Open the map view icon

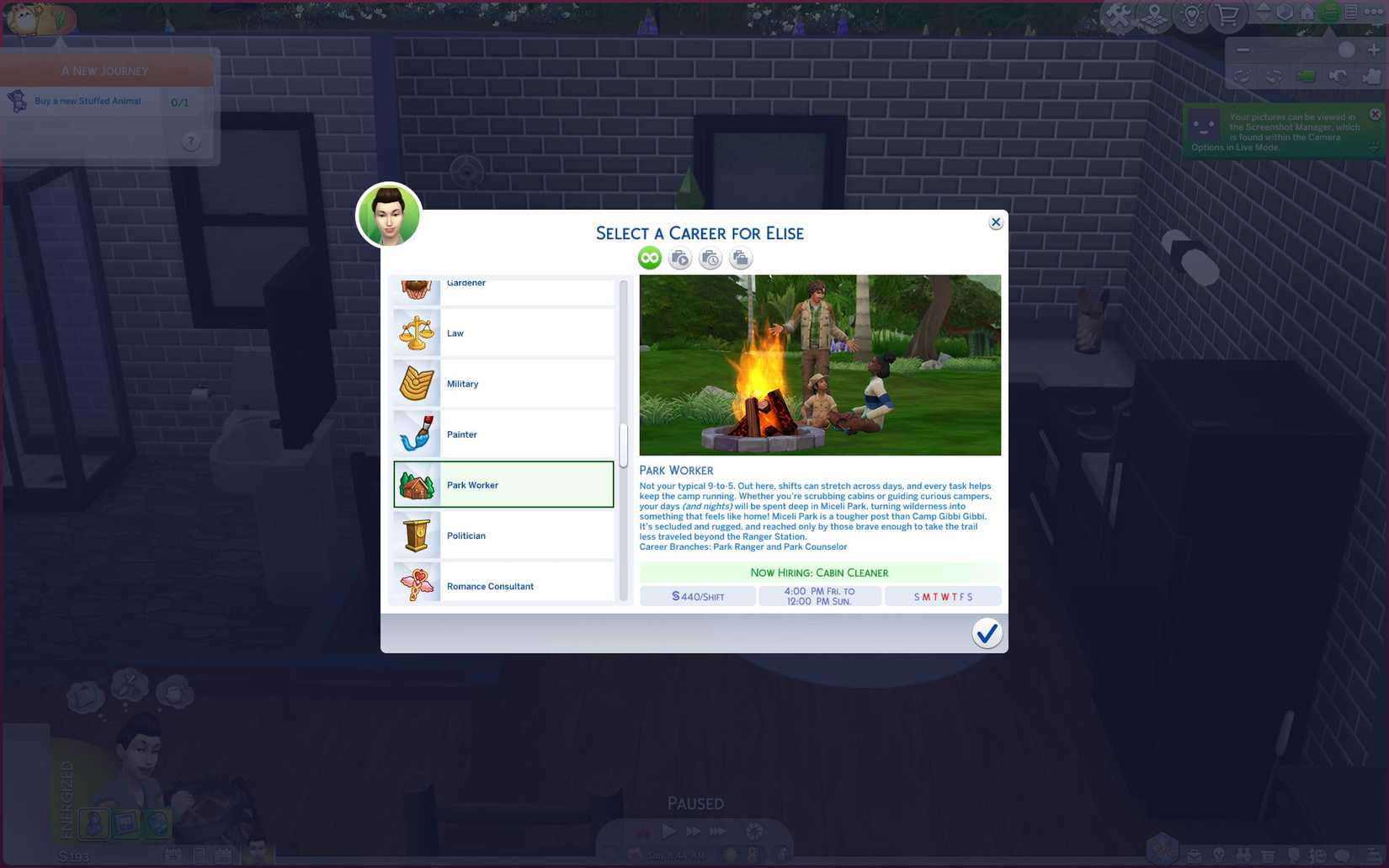tap(1153, 13)
